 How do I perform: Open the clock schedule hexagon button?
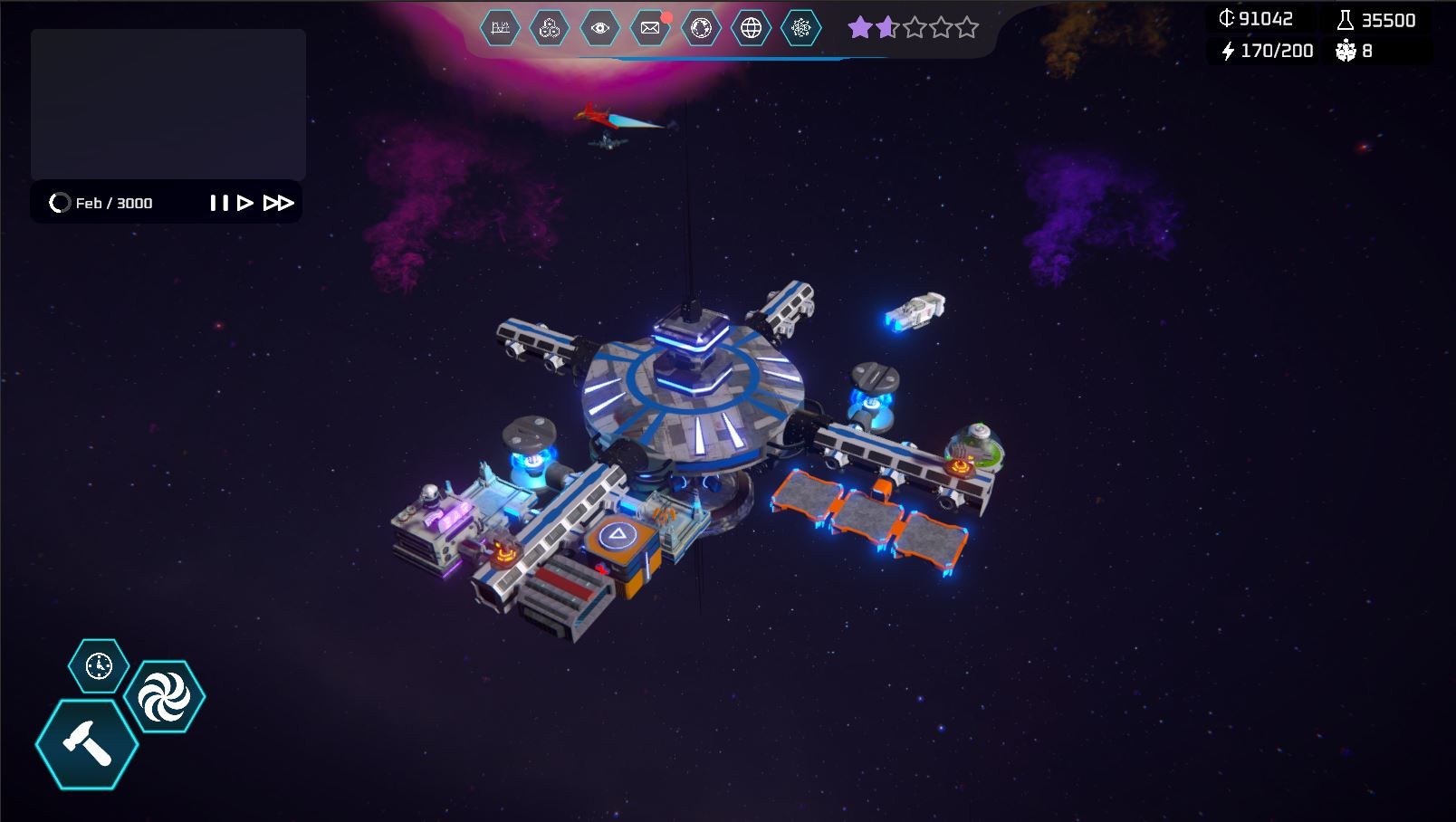(99, 666)
